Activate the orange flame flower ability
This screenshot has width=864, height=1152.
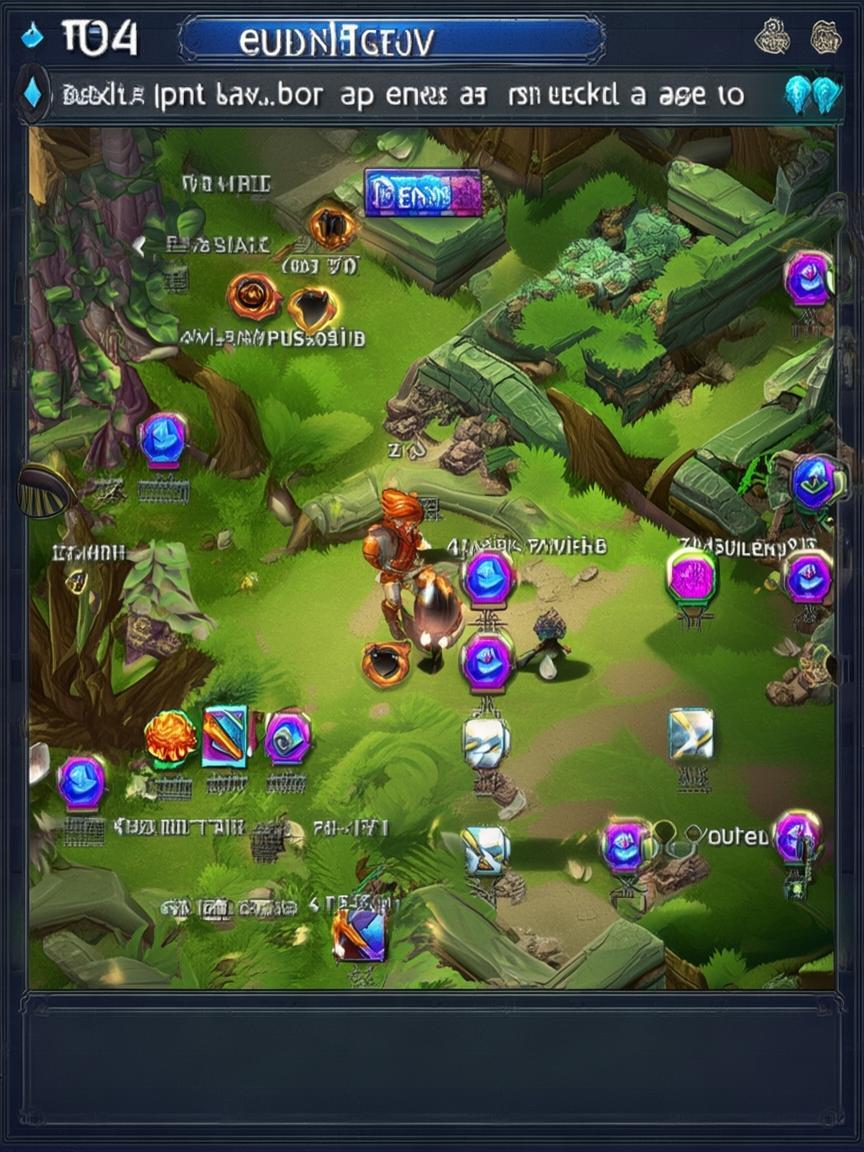click(x=169, y=738)
